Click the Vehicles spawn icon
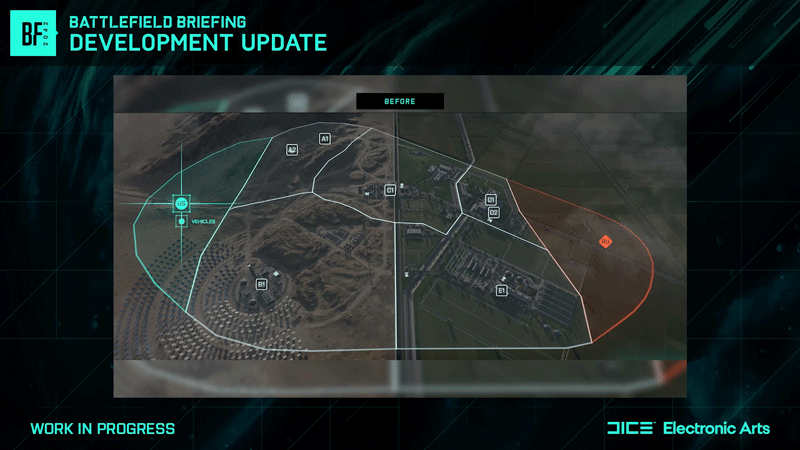This screenshot has width=800, height=450. pyautogui.click(x=181, y=221)
